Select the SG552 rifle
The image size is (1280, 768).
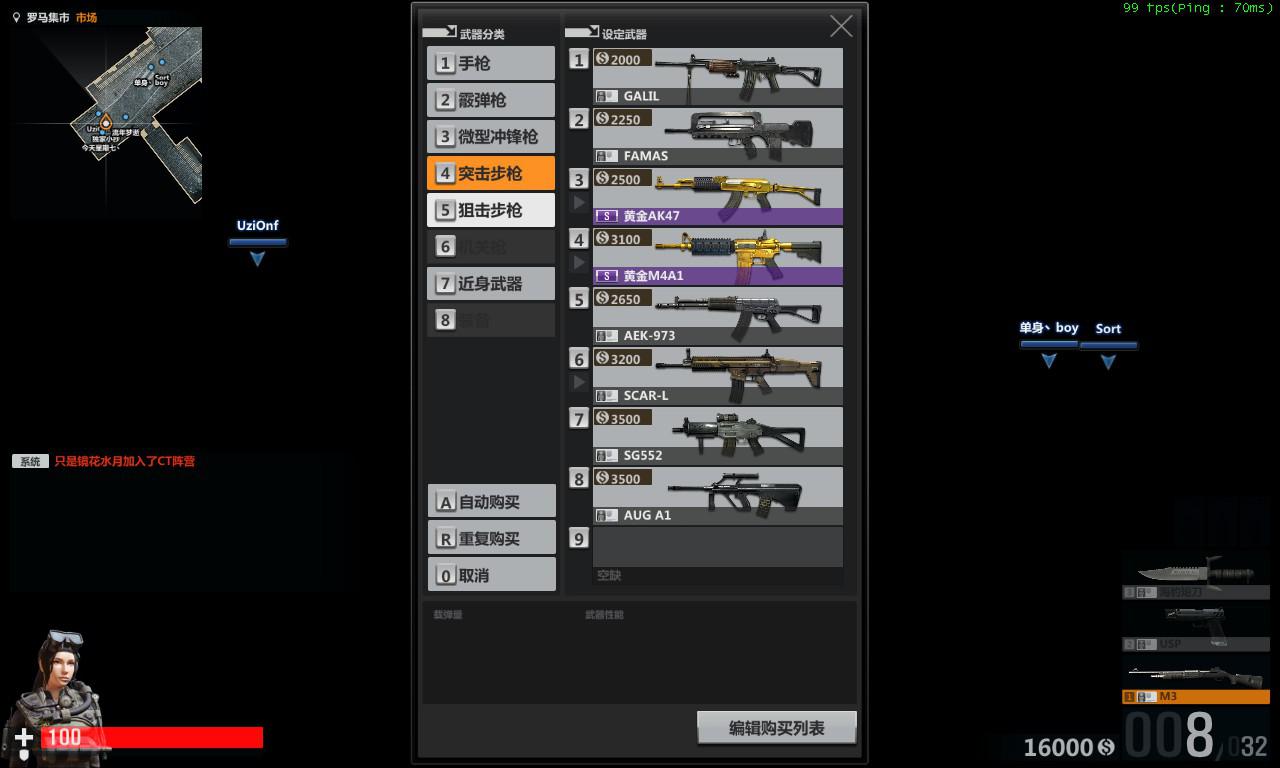[717, 436]
